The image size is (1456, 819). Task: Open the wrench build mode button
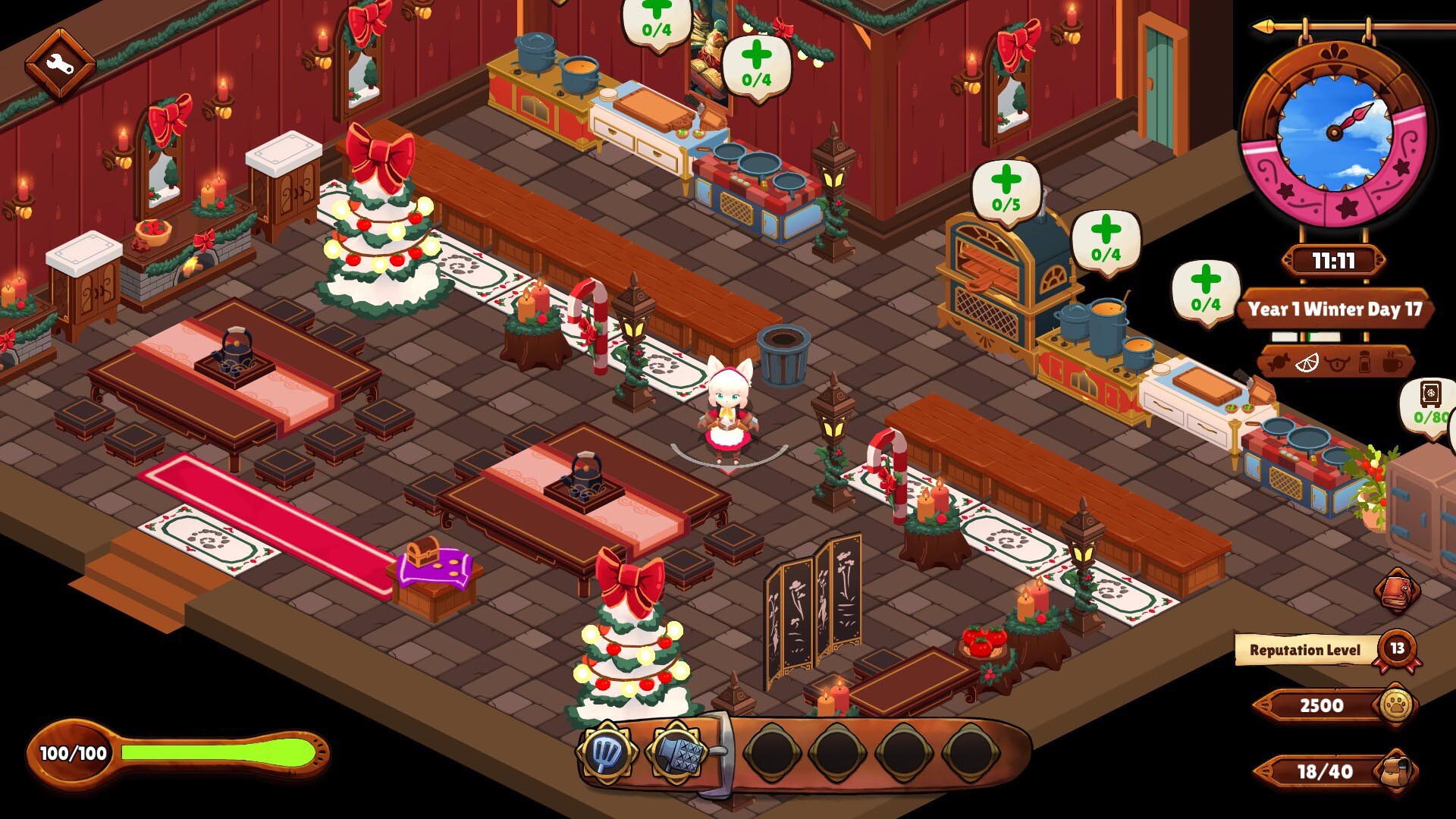click(60, 64)
